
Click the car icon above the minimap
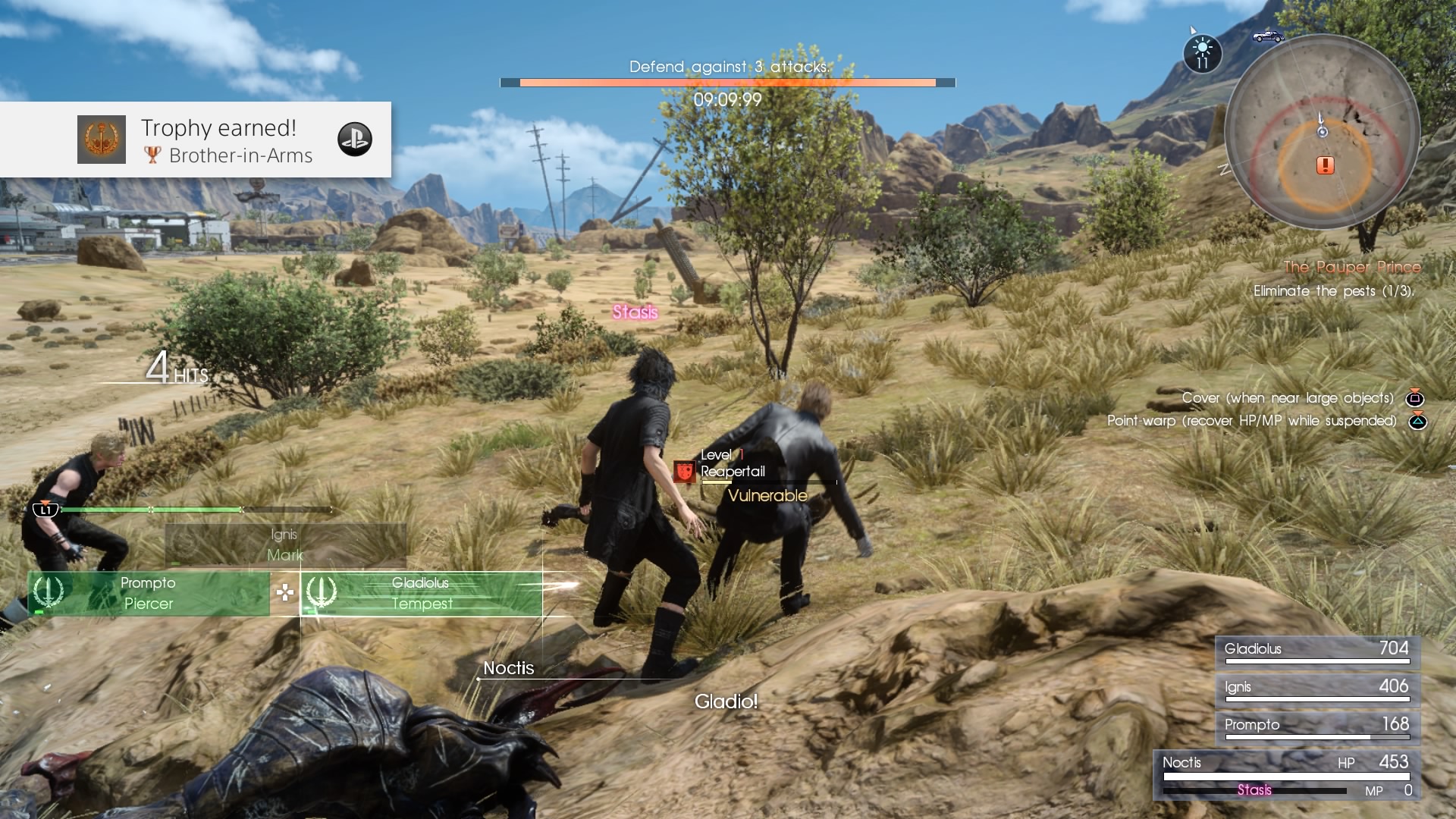point(1268,36)
